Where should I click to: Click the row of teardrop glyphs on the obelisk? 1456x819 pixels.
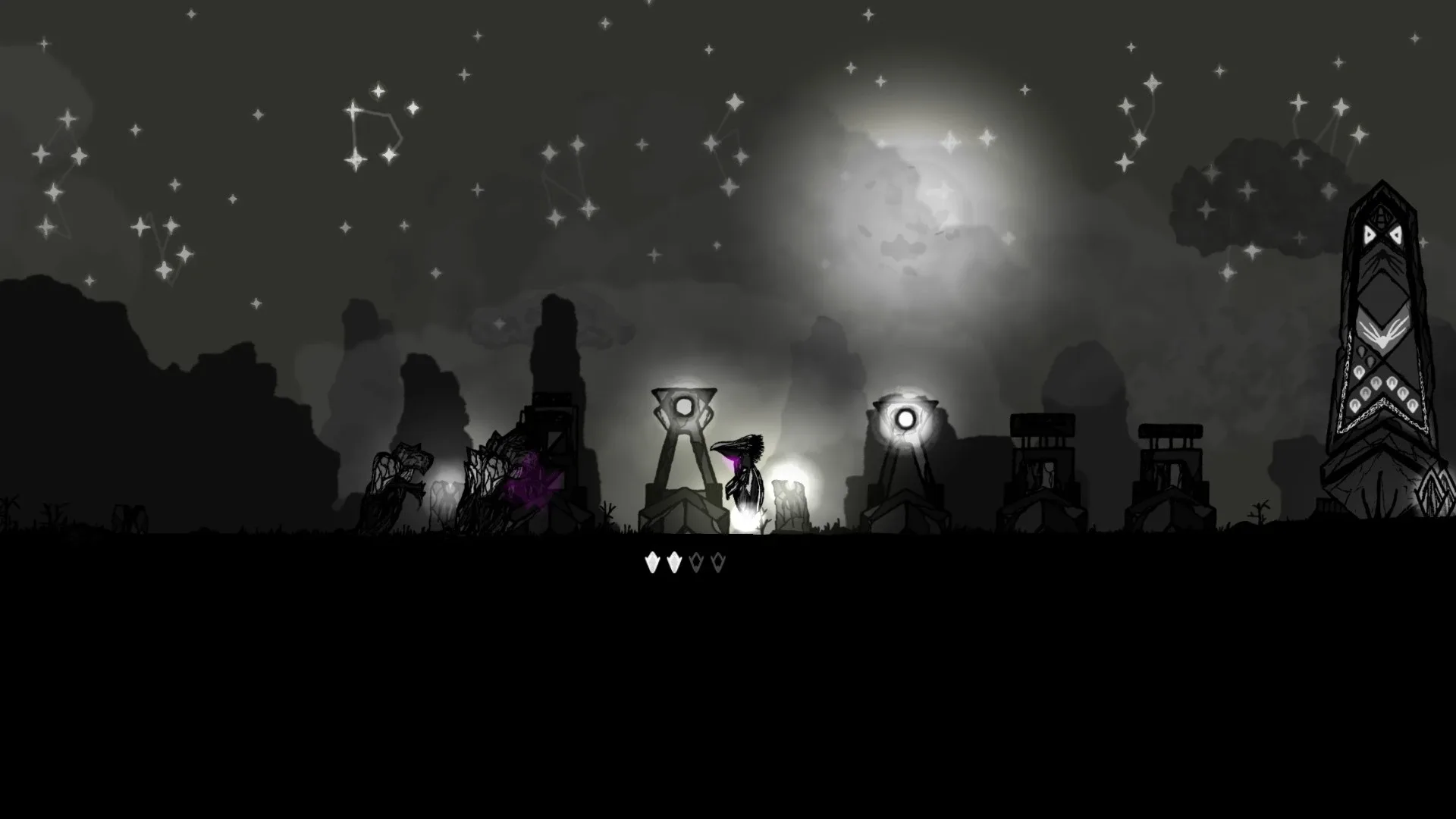coord(1382,391)
